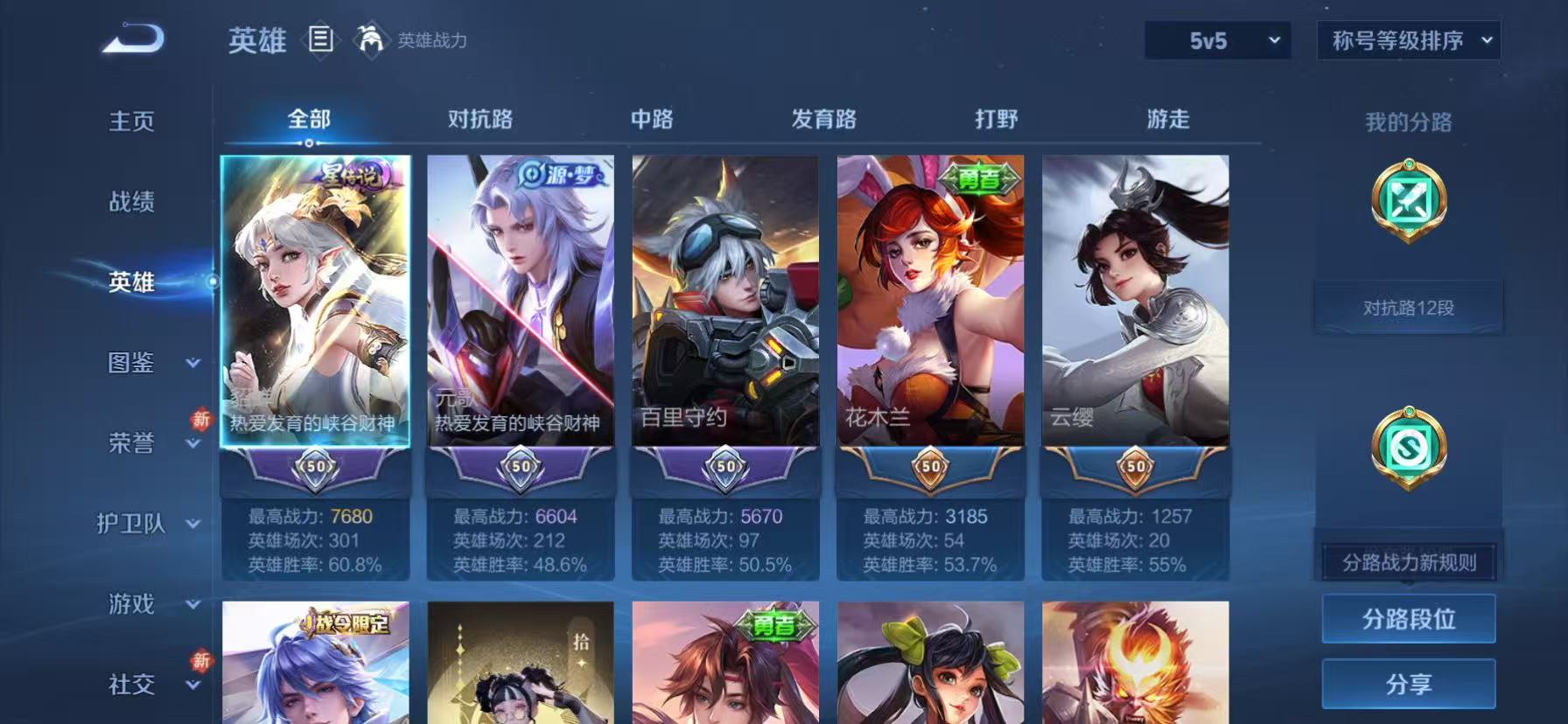The width and height of the screenshot is (1568, 724).
Task: Open the hero codex icon beside 英雄 title
Action: coord(320,41)
